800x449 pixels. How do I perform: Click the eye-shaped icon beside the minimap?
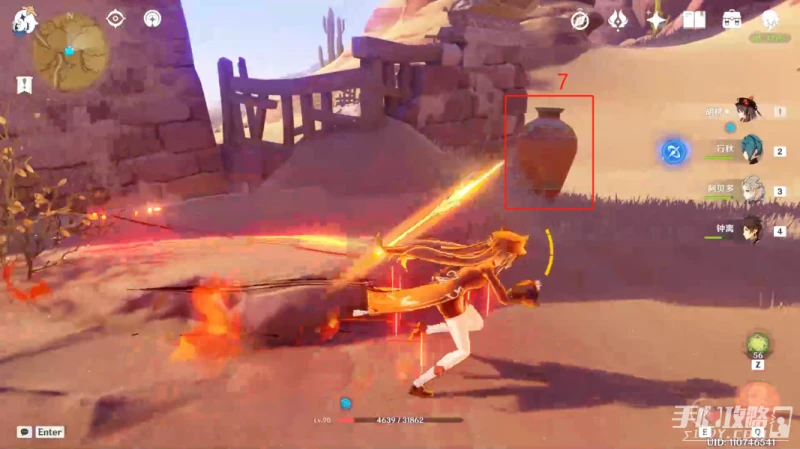(116, 19)
